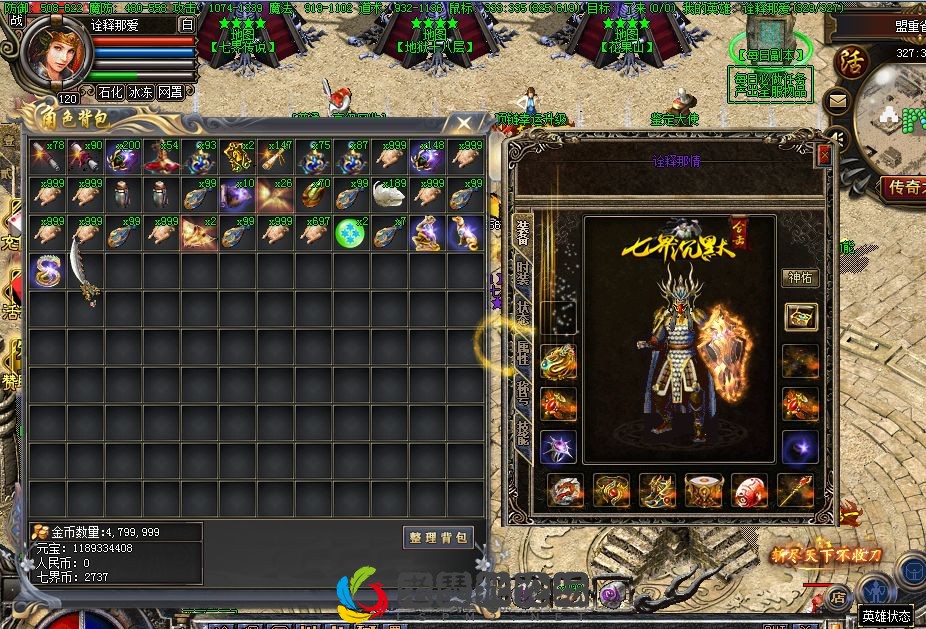
Task: Open the 状态 status tab
Action: 522,308
